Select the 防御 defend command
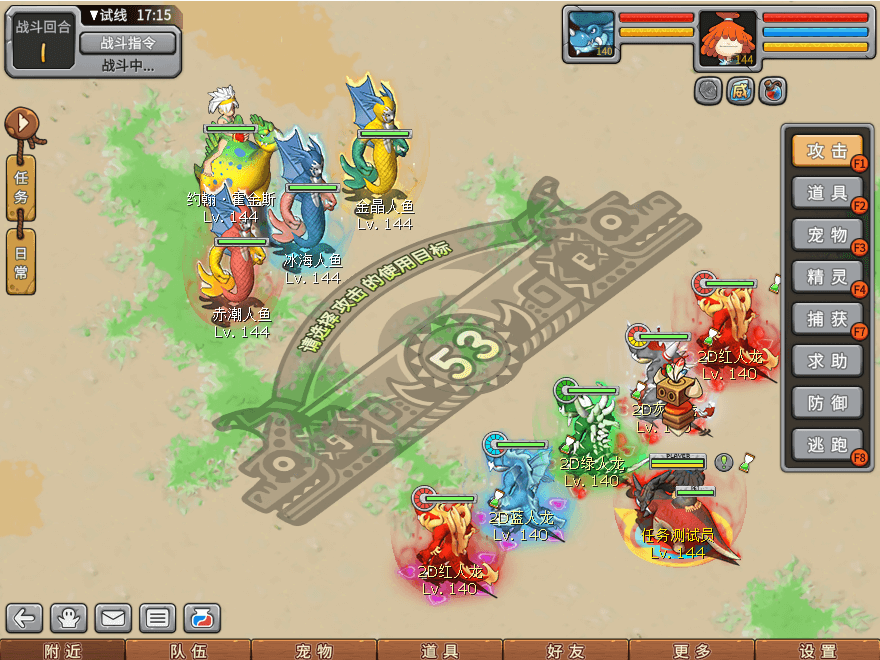 pyautogui.click(x=827, y=403)
